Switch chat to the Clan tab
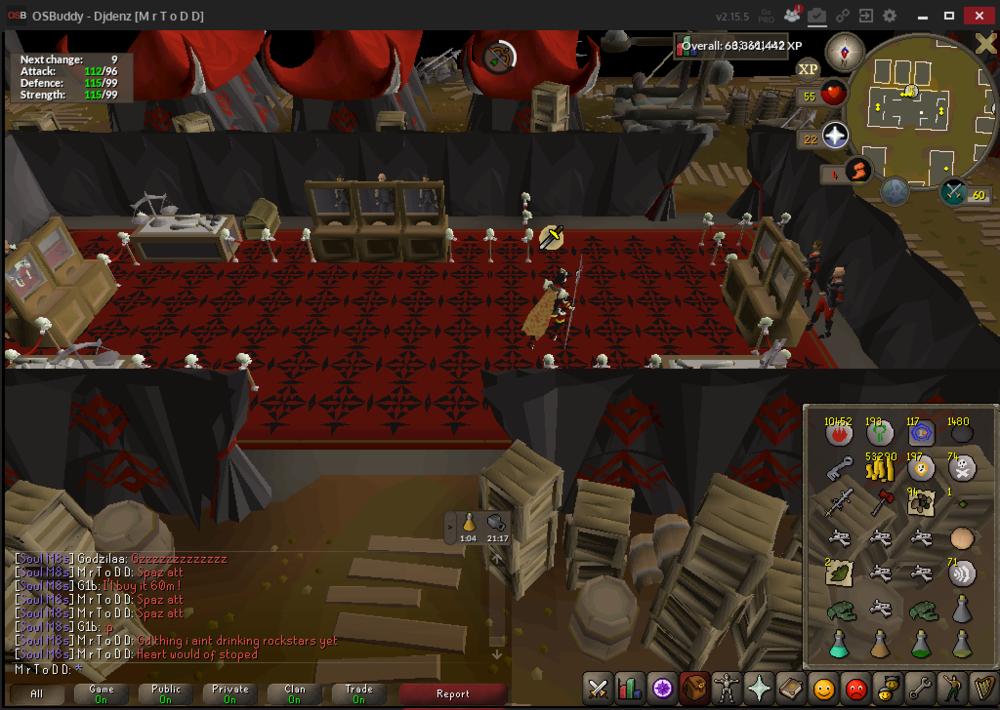 pyautogui.click(x=294, y=693)
